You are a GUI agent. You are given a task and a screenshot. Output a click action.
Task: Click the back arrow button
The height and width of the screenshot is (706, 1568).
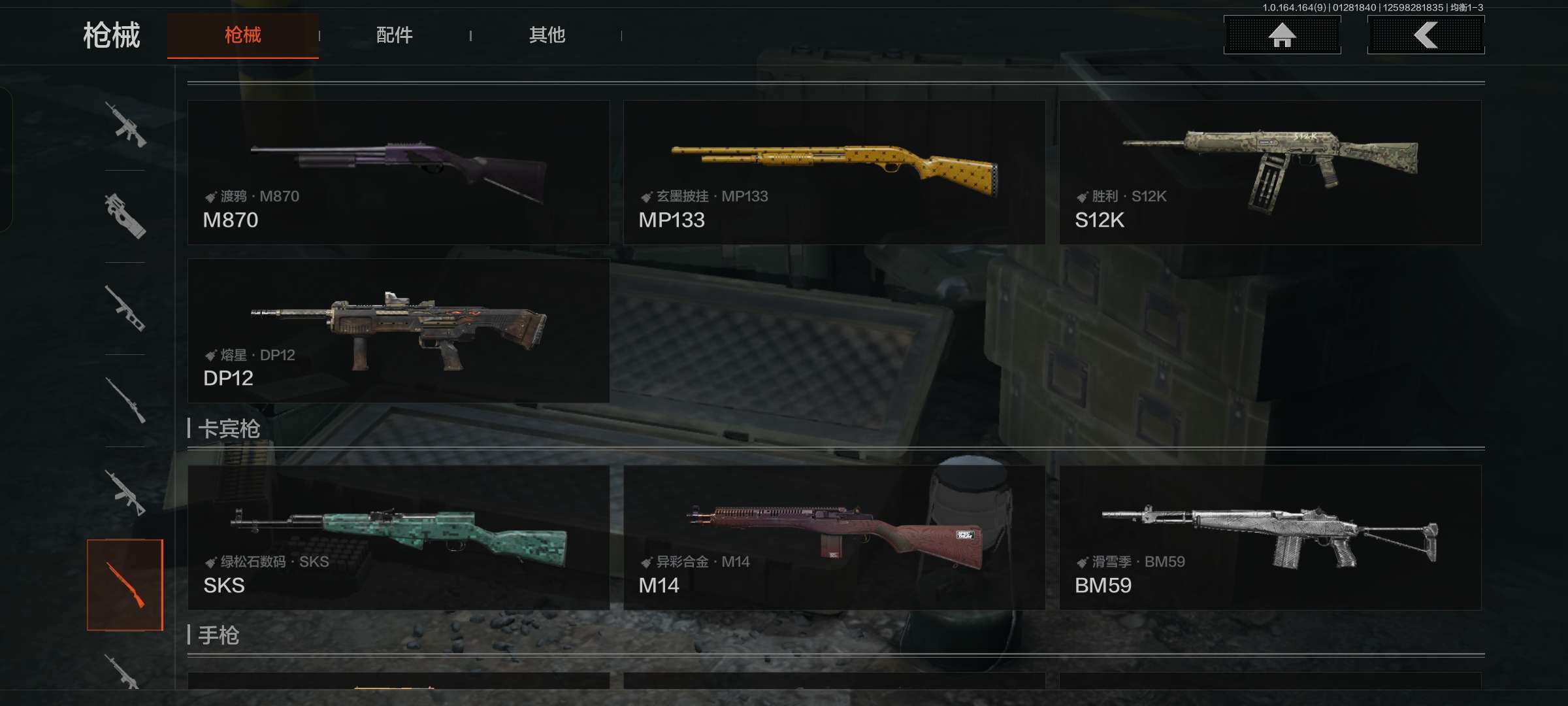(x=1426, y=35)
